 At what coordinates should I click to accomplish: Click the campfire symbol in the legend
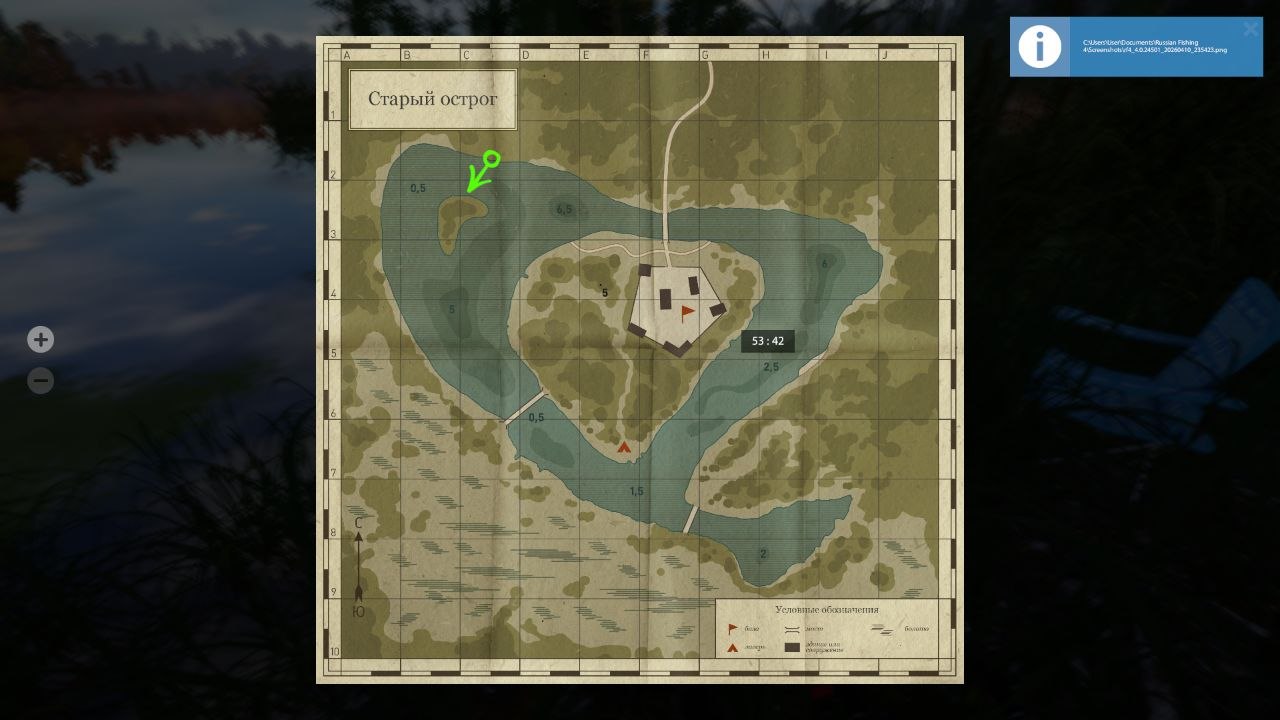pyautogui.click(x=732, y=647)
